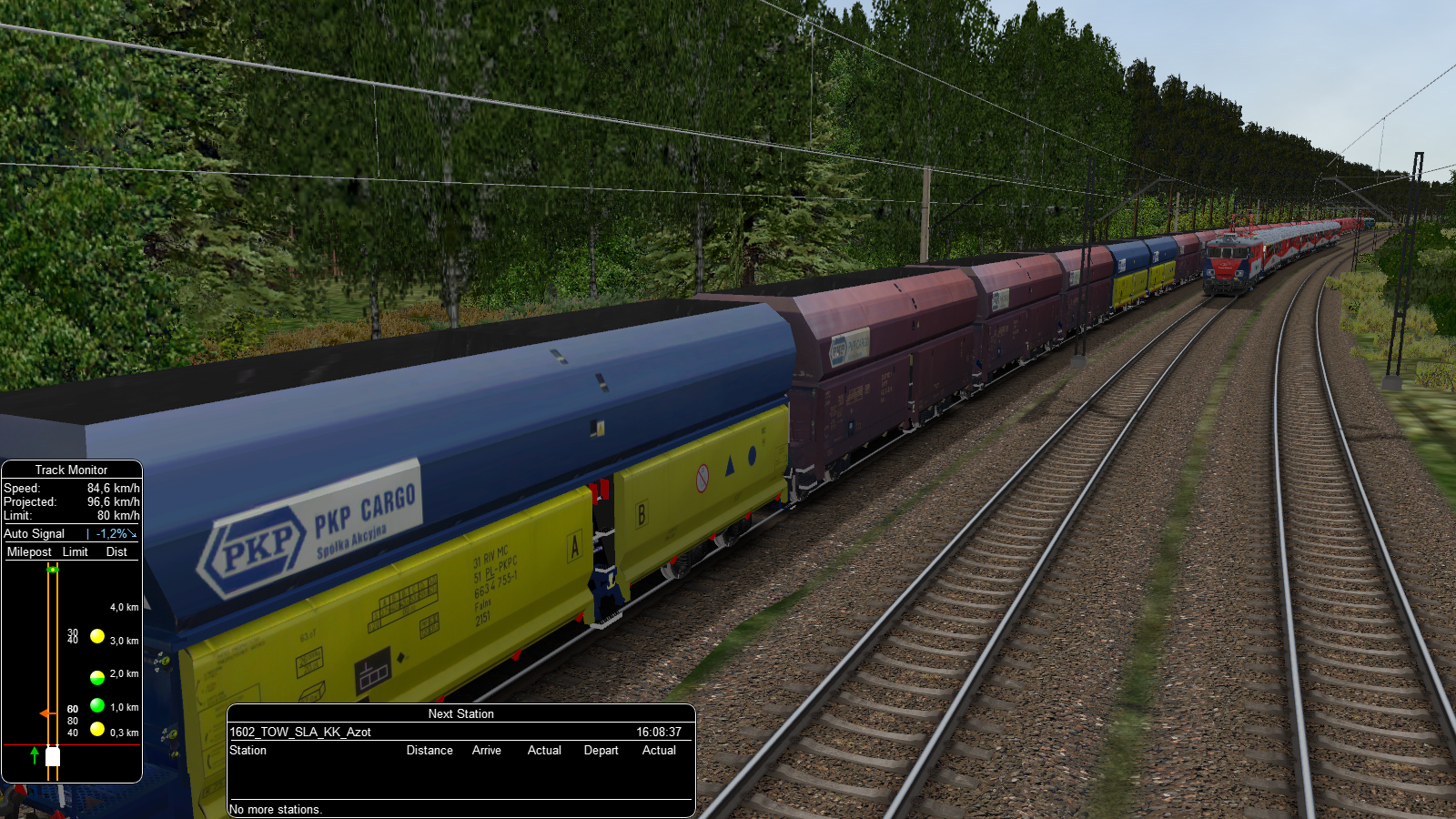Select the Track Monitor window title bar

point(71,470)
